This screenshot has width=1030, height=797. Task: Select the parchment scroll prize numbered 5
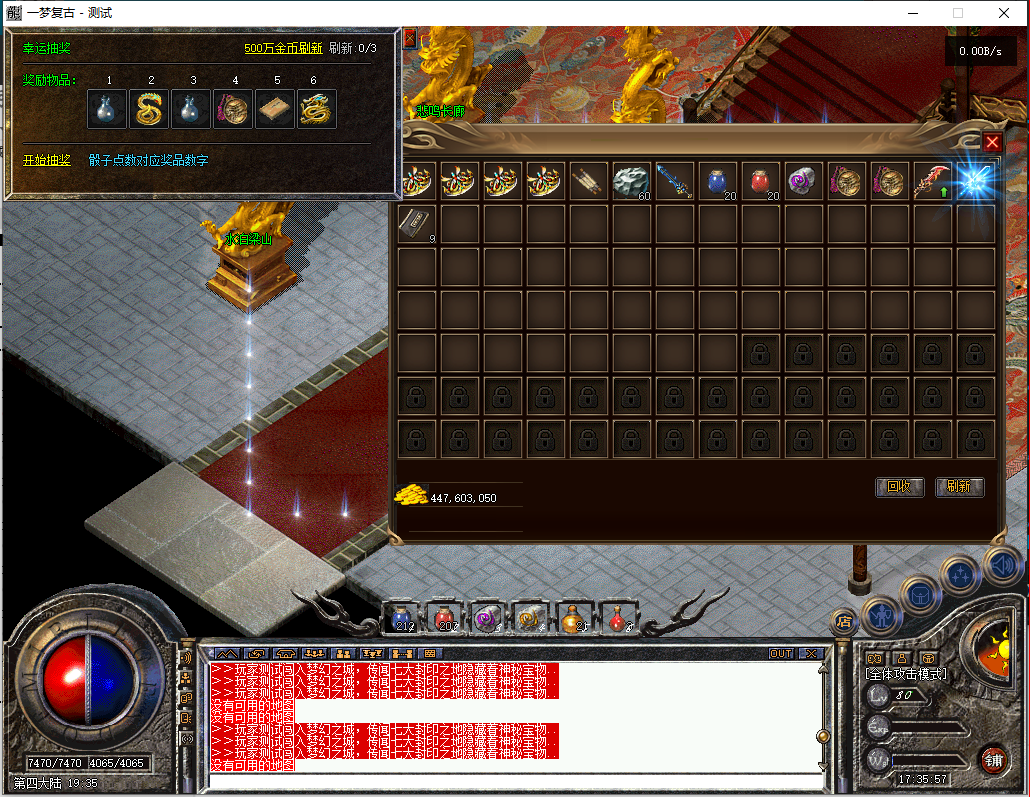tap(275, 109)
